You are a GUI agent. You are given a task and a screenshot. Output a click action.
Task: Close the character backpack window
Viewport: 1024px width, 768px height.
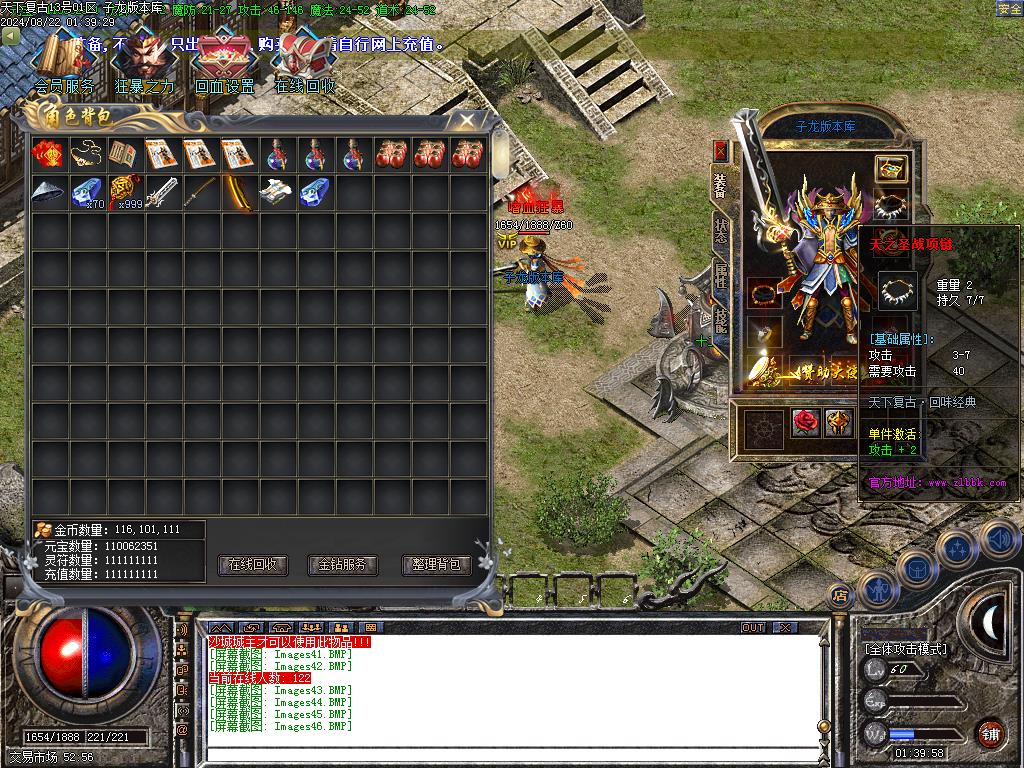(x=467, y=120)
